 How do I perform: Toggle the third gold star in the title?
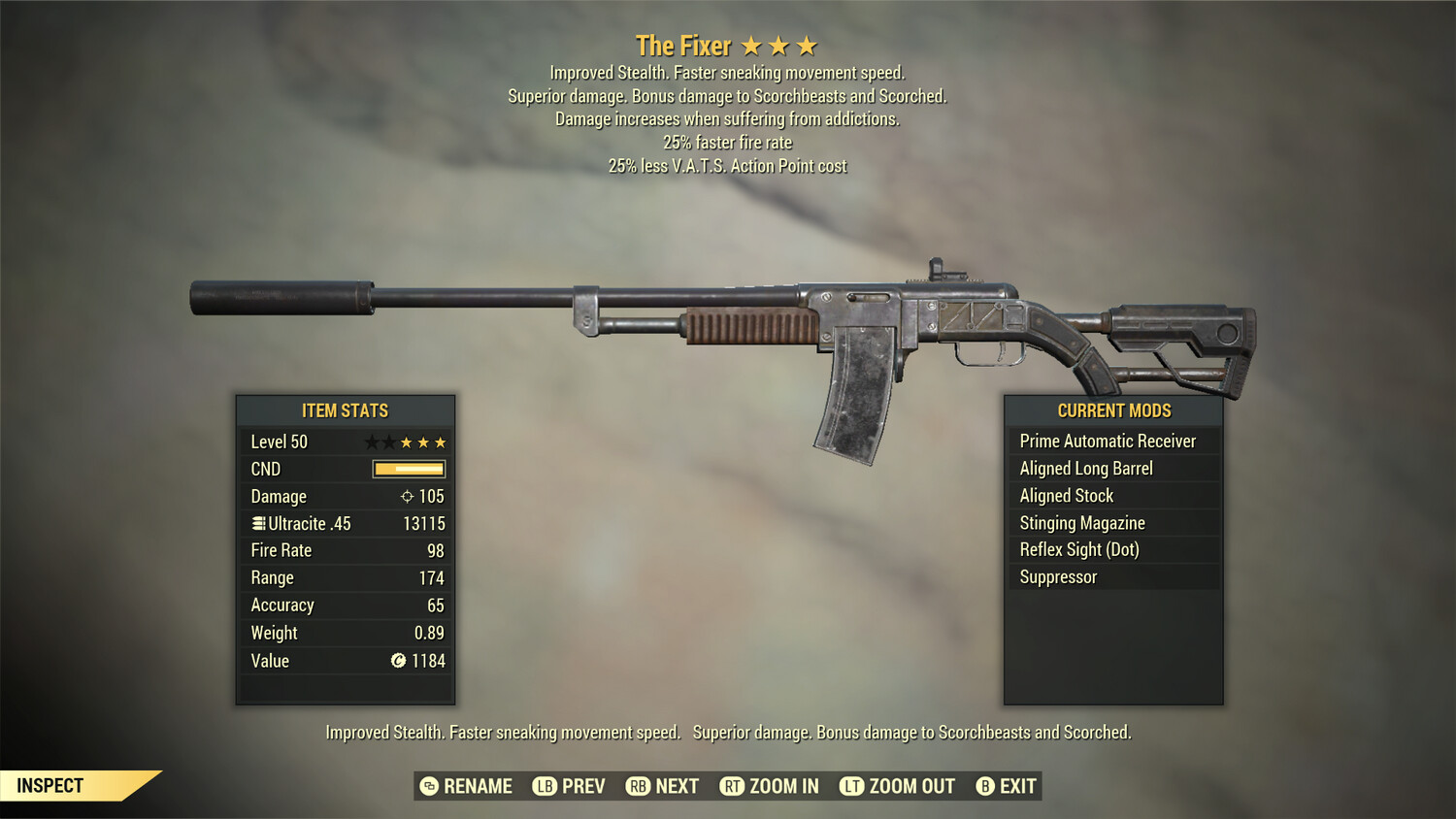(x=807, y=45)
